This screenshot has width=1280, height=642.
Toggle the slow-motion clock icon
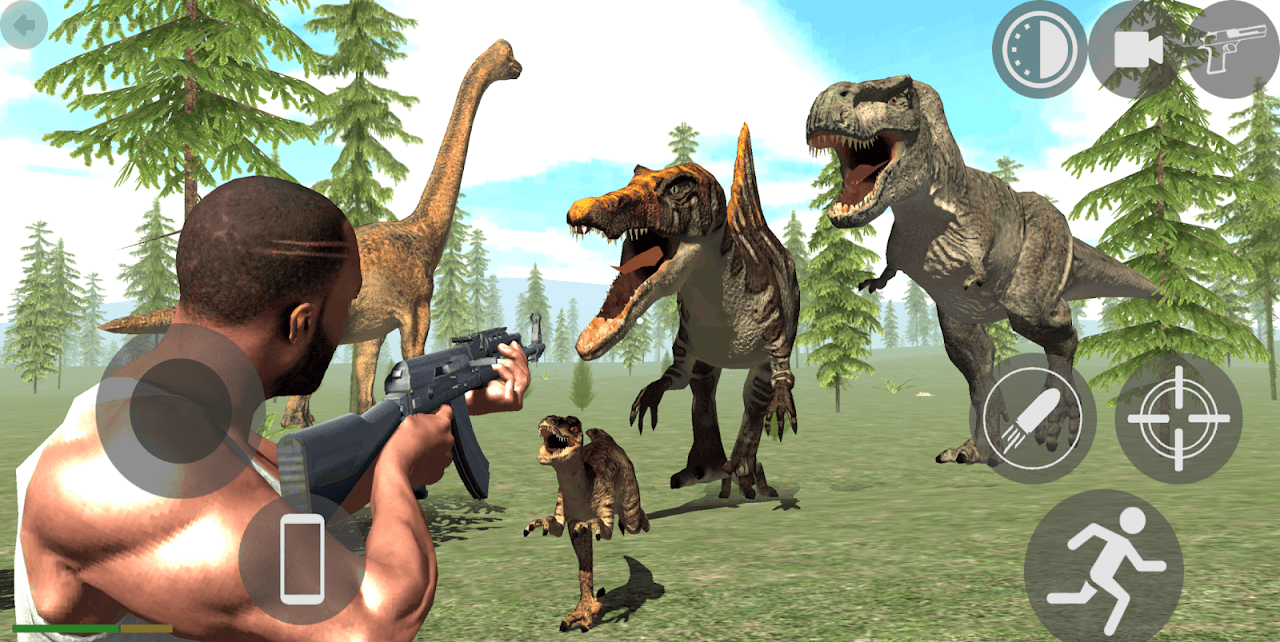(1039, 49)
